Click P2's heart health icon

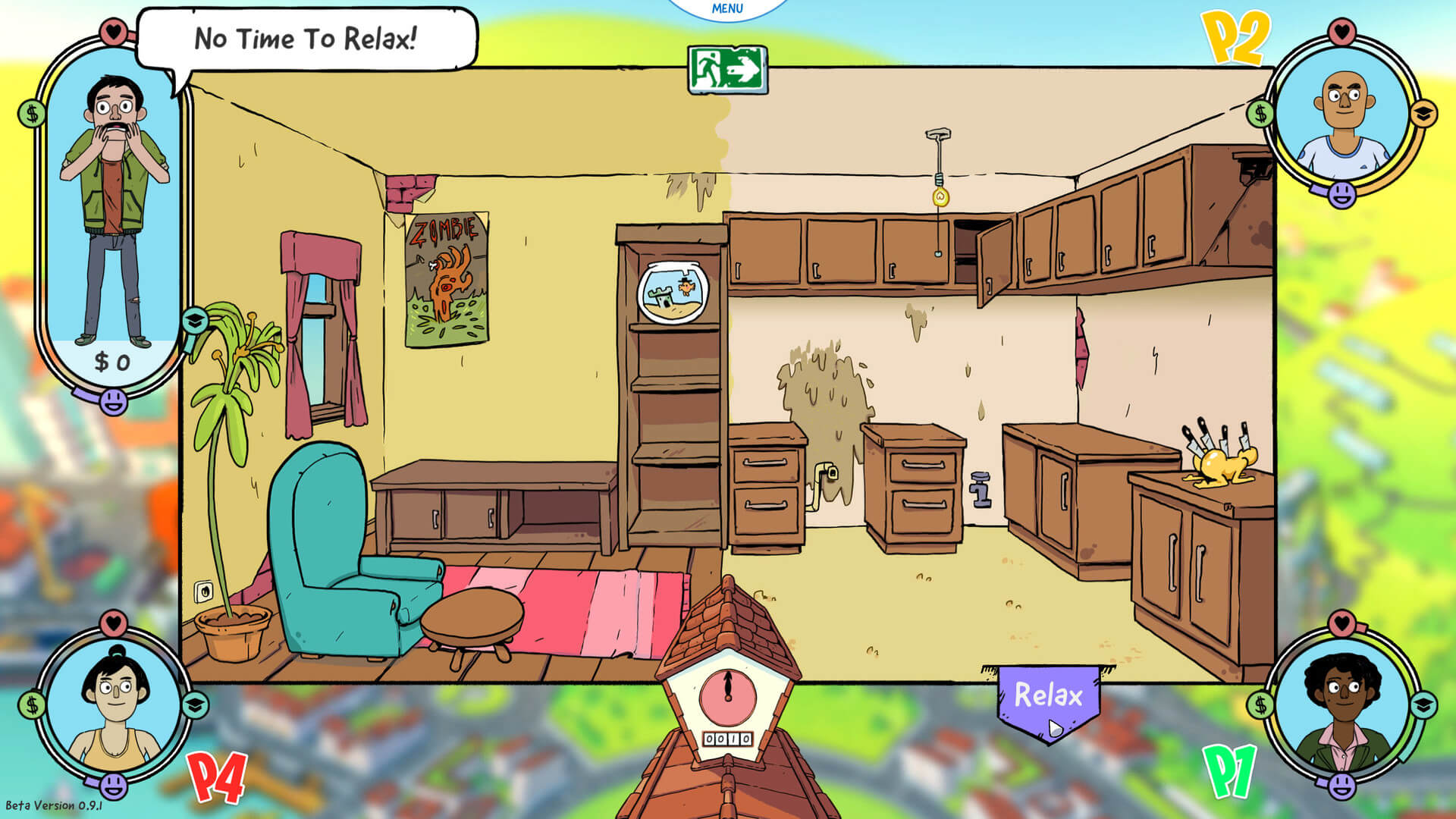pyautogui.click(x=1342, y=32)
